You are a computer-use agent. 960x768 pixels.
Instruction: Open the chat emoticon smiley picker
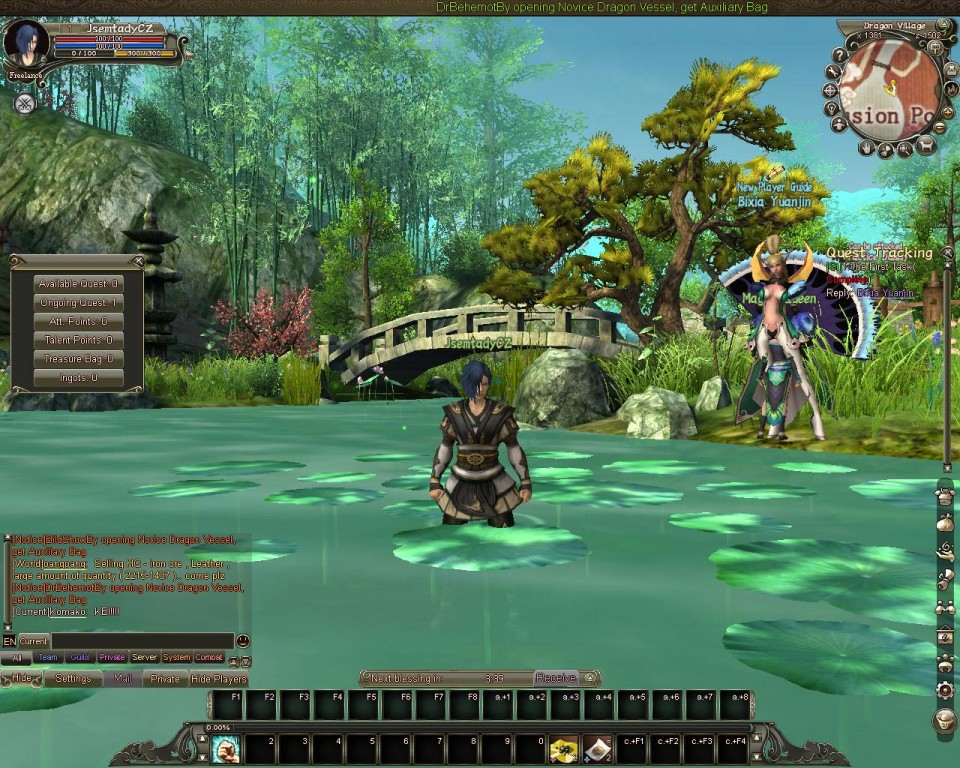pyautogui.click(x=243, y=641)
